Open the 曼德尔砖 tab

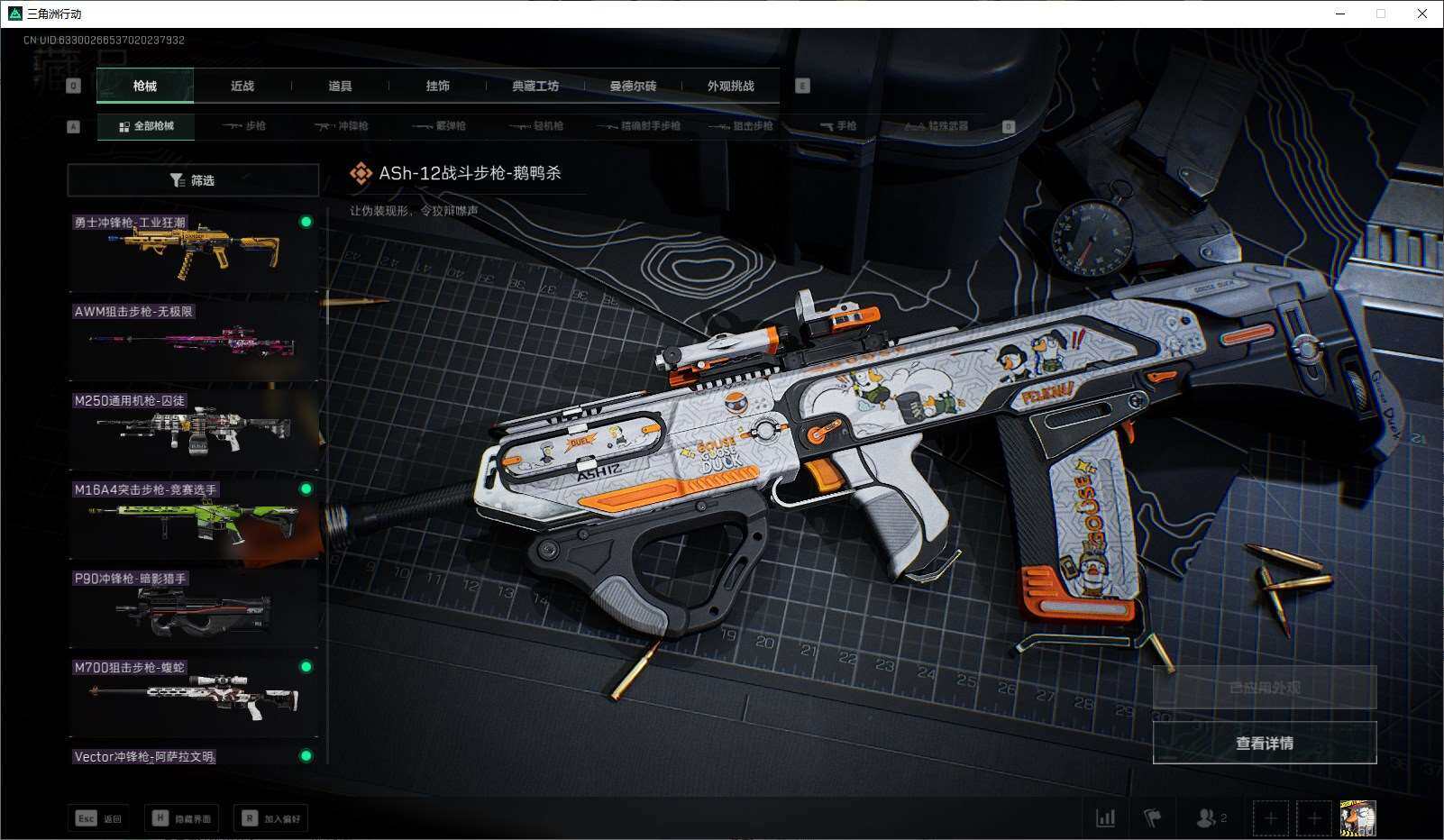pos(633,86)
